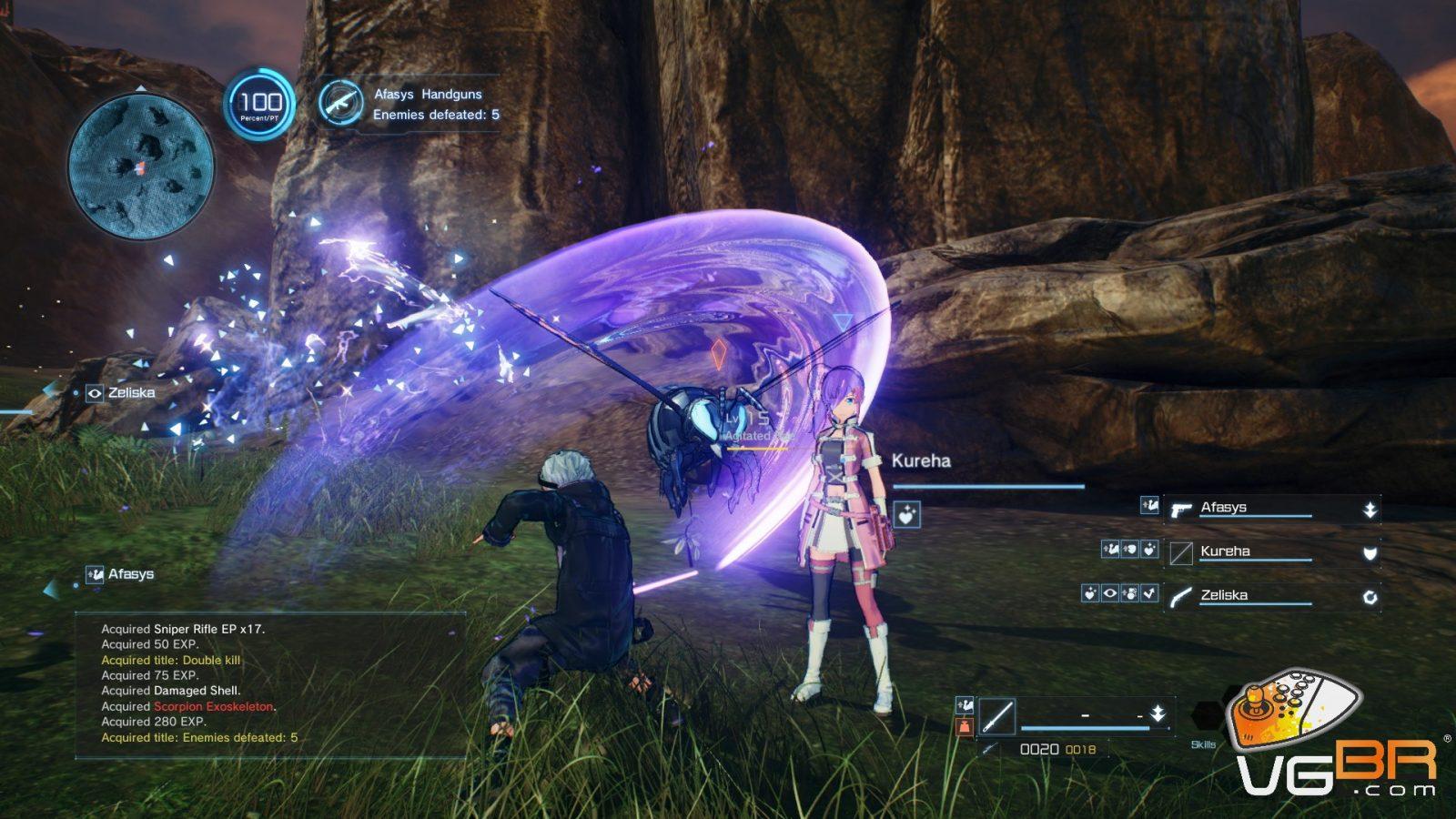Click the heart buff icon under Kureha's name
The image size is (1456, 819).
coord(906,515)
